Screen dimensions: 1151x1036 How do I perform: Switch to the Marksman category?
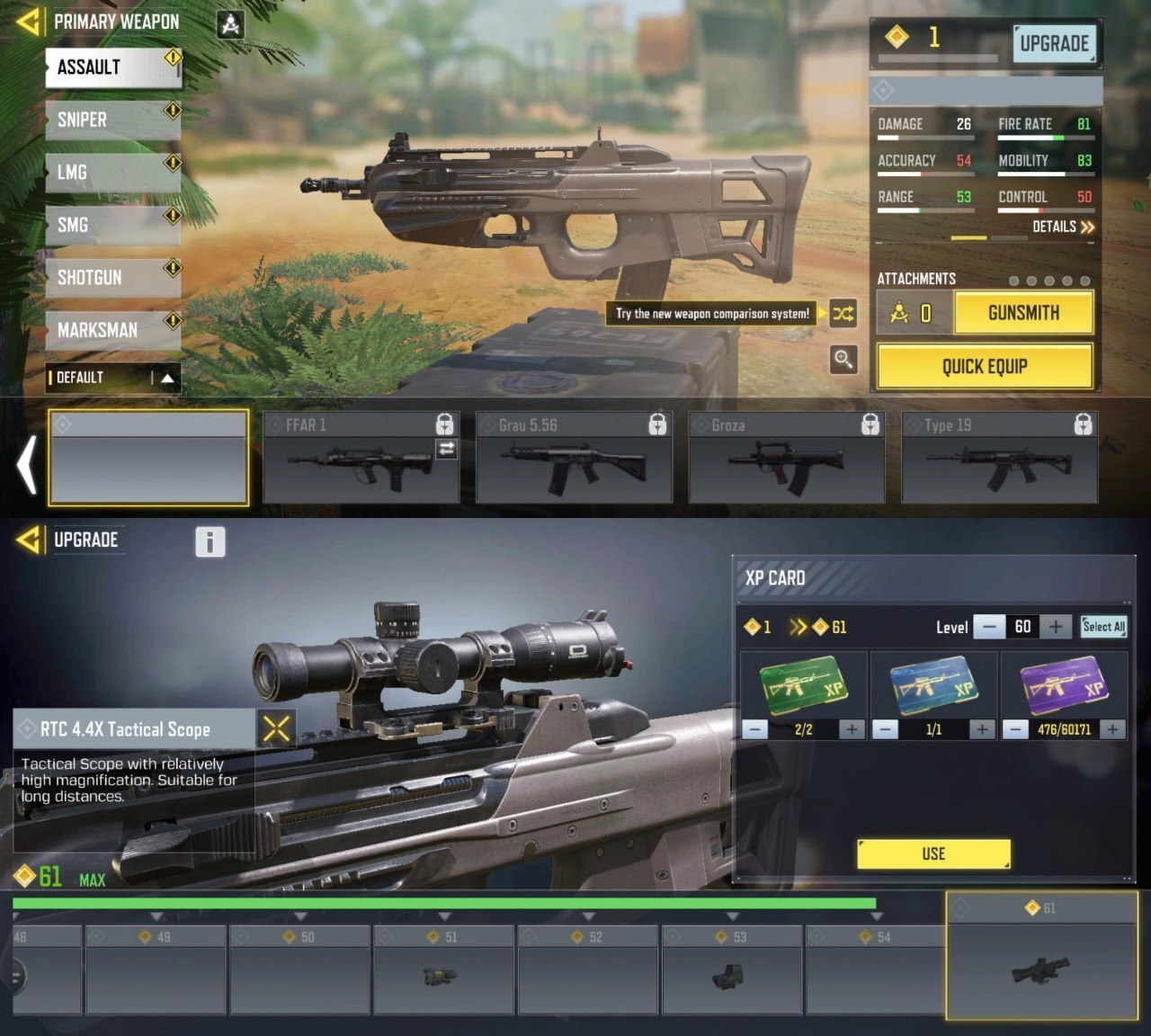pyautogui.click(x=113, y=330)
